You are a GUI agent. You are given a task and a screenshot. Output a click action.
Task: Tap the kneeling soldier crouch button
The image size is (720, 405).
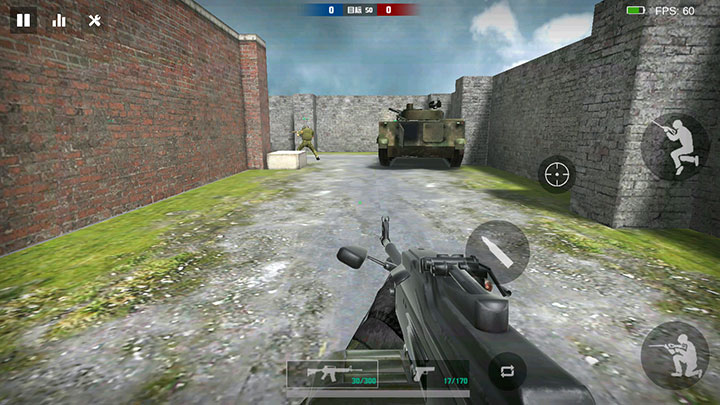[x=674, y=354]
